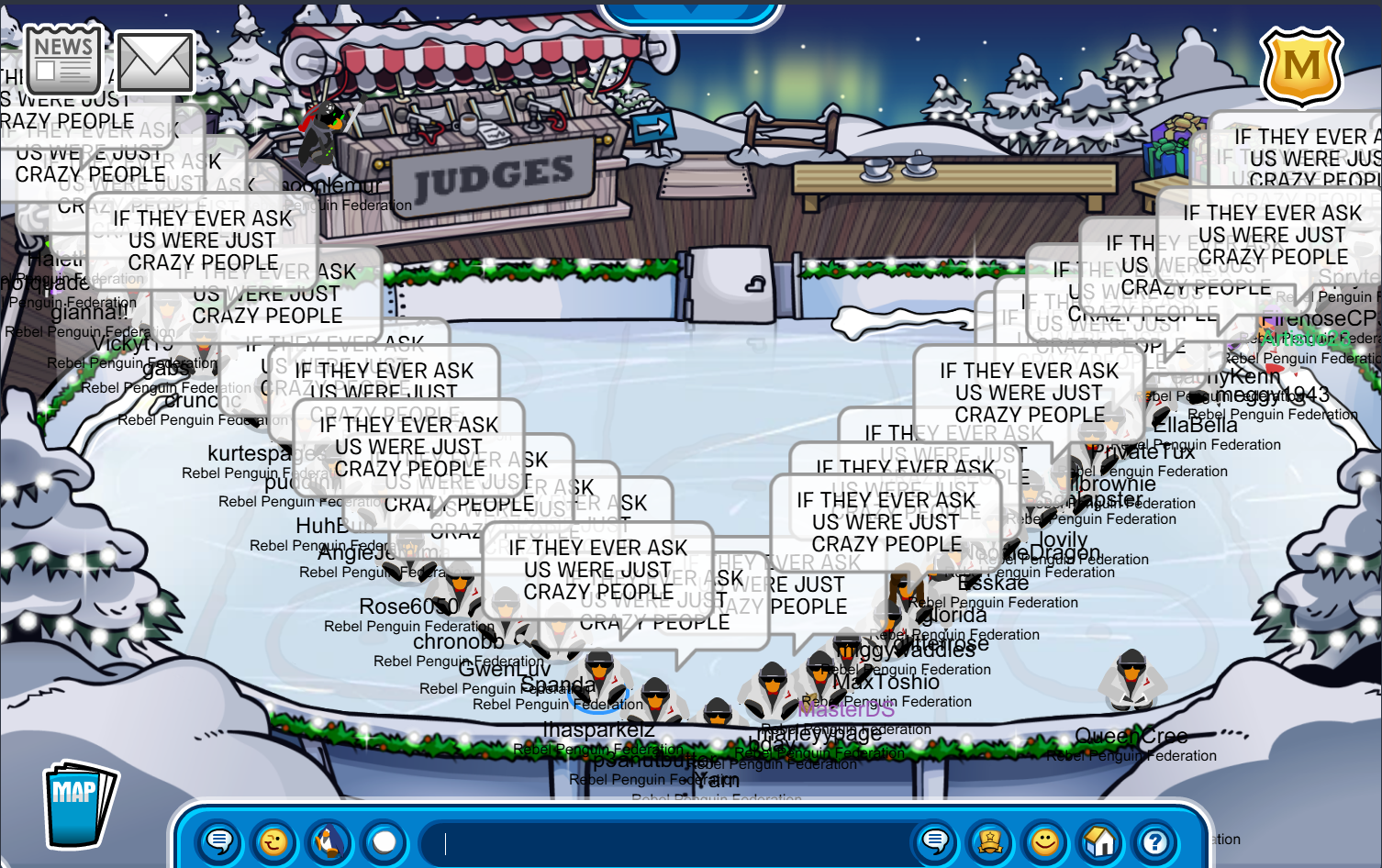
Task: Focus the chat message text field
Action: [661, 842]
